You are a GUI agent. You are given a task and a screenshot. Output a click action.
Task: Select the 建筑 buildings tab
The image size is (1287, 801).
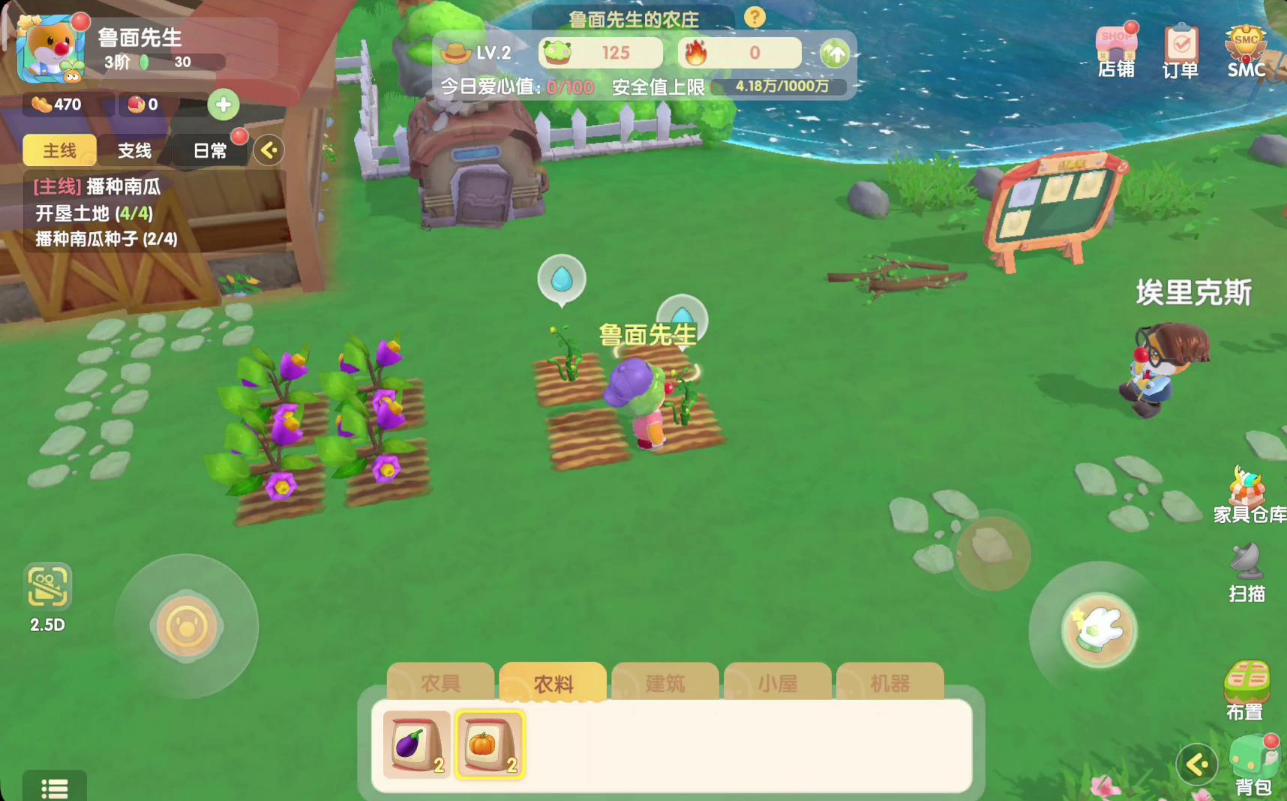665,683
